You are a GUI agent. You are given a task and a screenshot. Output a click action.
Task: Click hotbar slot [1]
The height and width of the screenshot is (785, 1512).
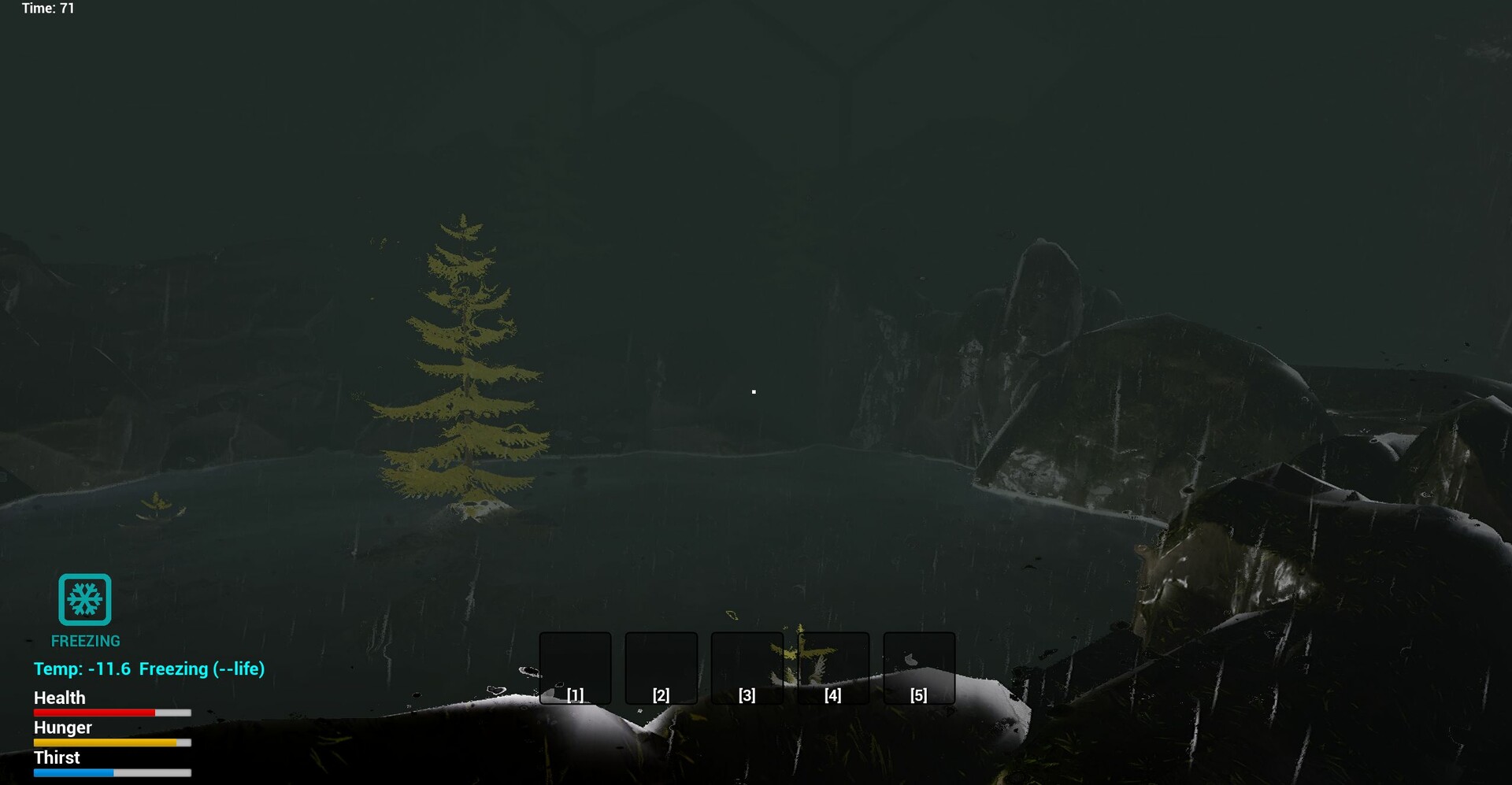575,668
